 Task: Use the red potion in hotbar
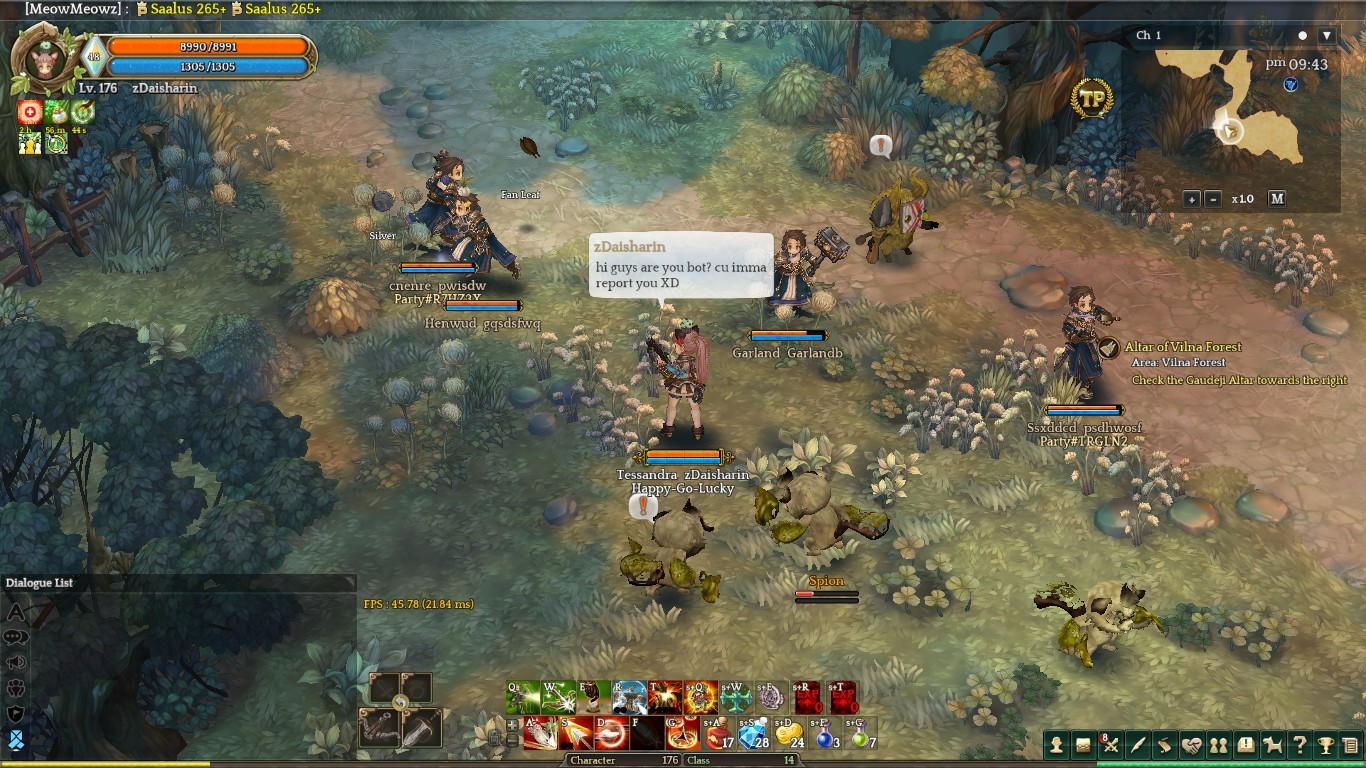tap(718, 734)
